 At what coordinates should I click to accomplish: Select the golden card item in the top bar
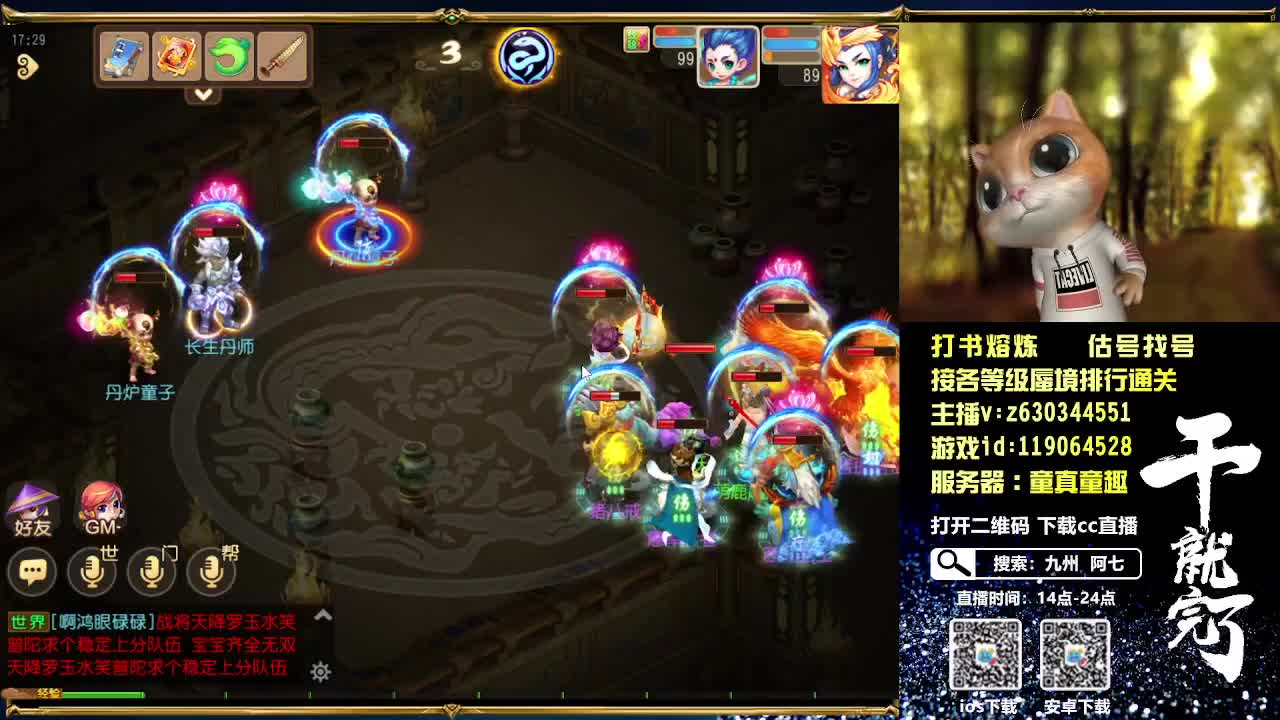[x=176, y=58]
